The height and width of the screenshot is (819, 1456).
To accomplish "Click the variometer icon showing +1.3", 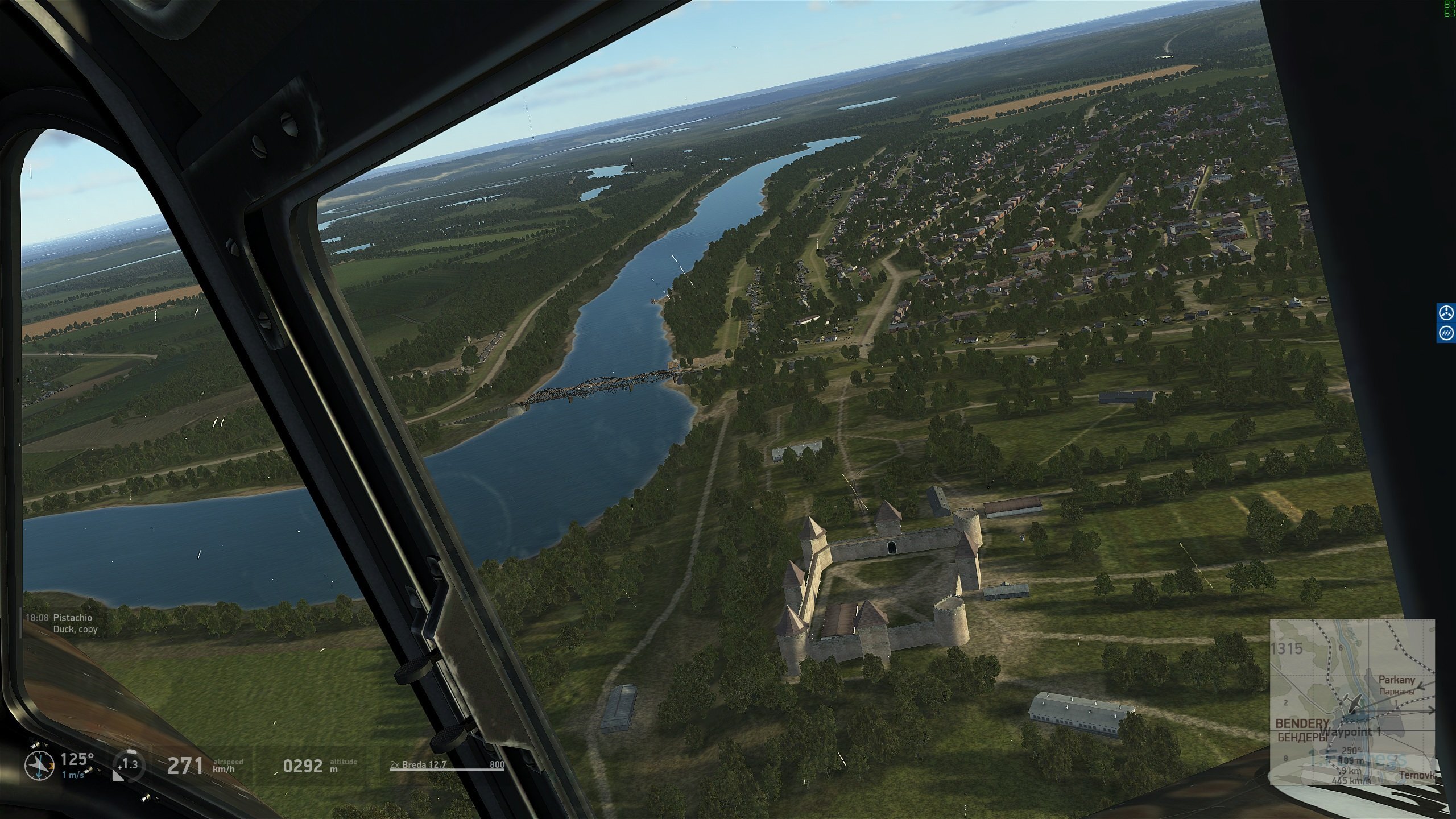I will point(128,765).
